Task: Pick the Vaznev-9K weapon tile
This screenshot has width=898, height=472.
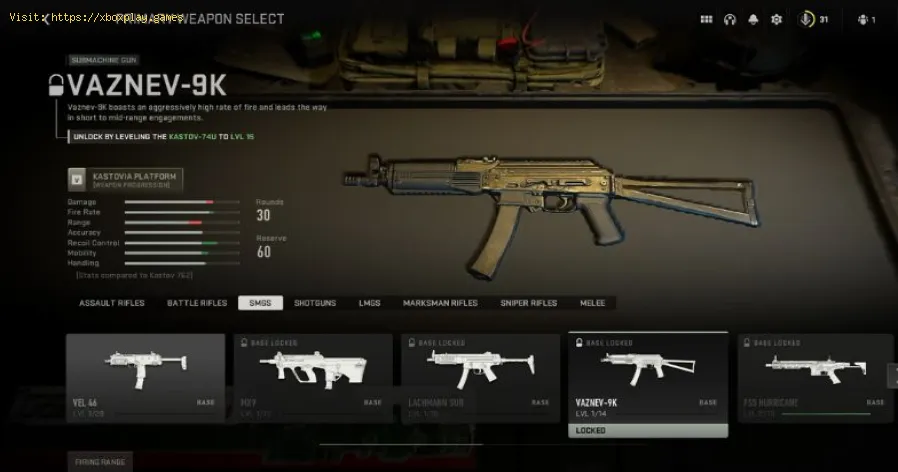Action: tap(648, 377)
